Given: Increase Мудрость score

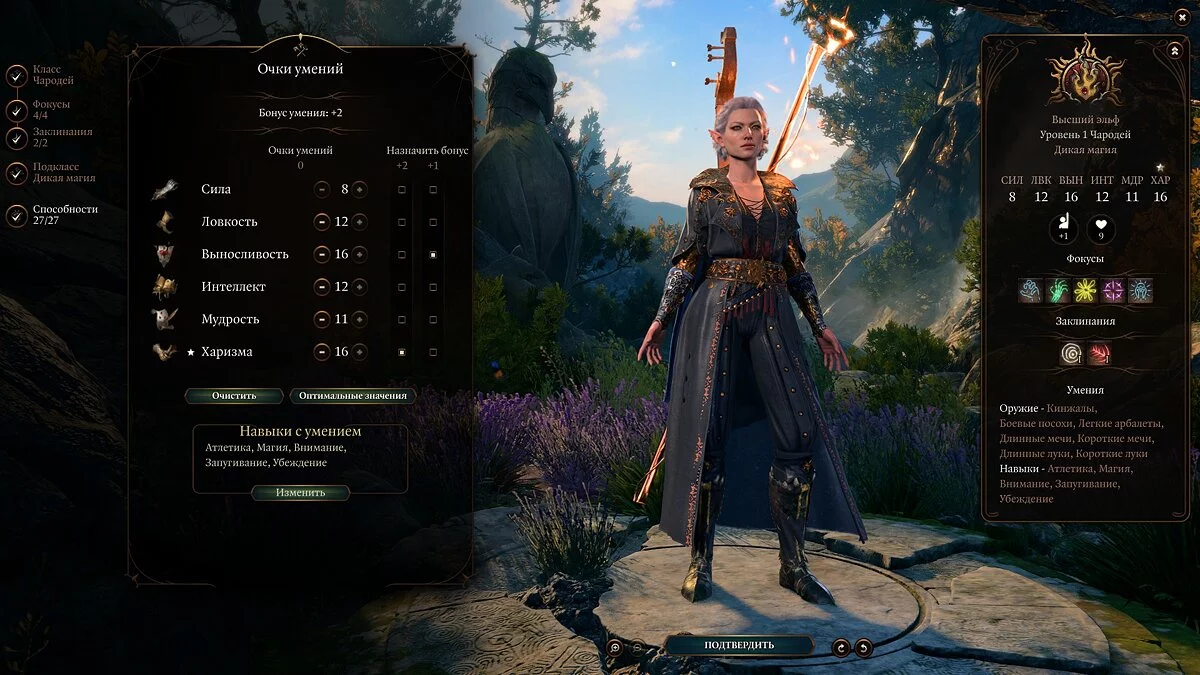Looking at the screenshot, I should tap(359, 320).
